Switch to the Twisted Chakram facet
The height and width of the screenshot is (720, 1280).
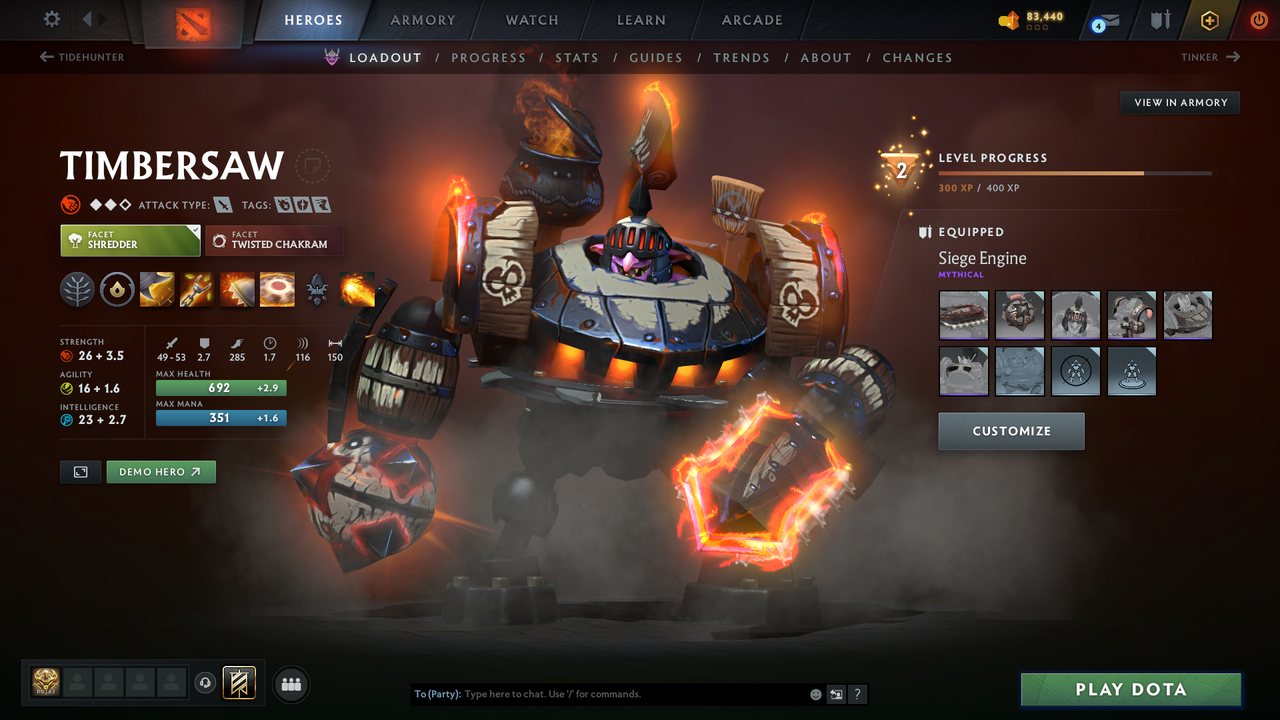tap(274, 240)
